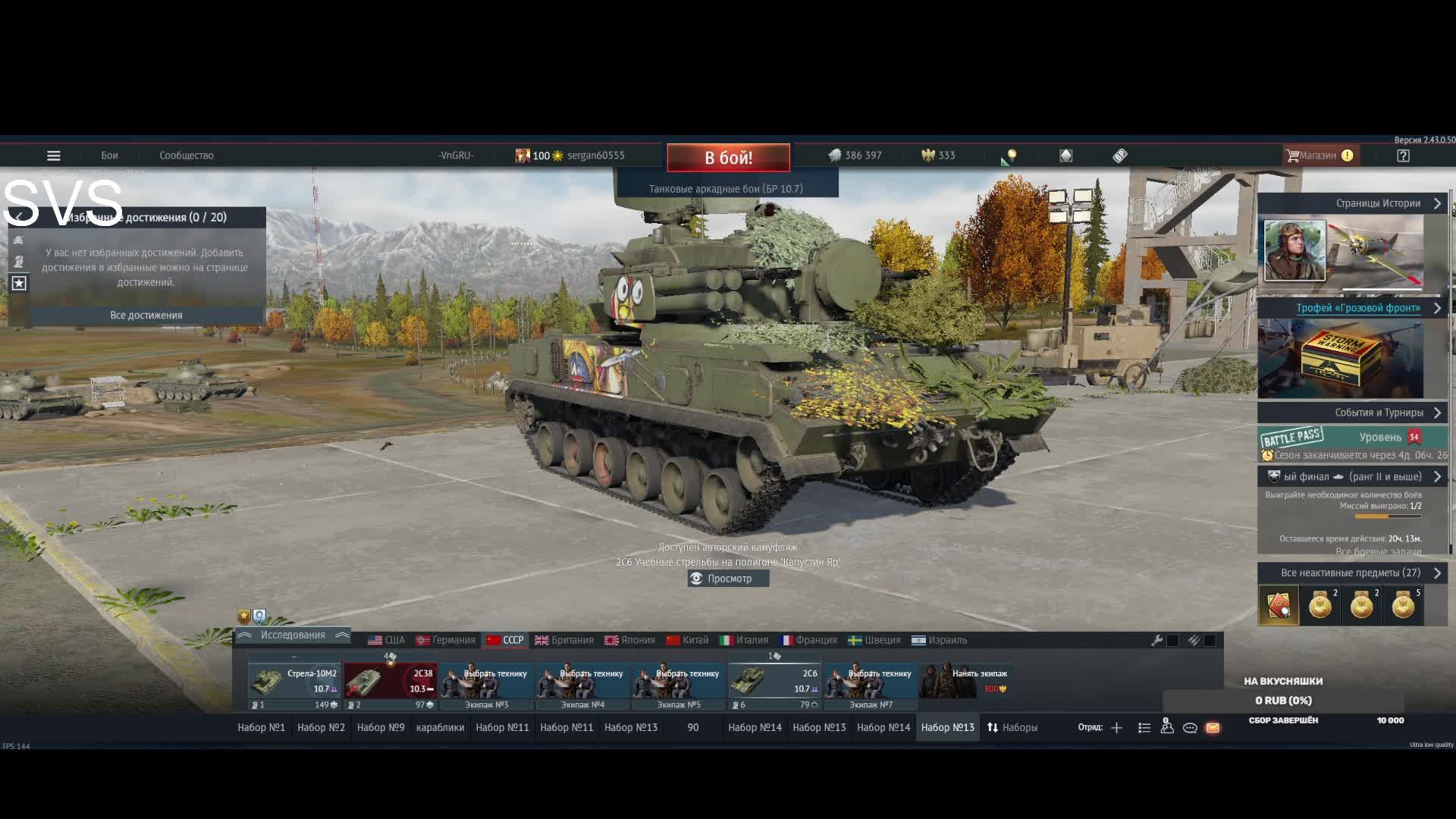The image size is (1456, 819).
Task: Switch to the караблики preset
Action: click(440, 727)
